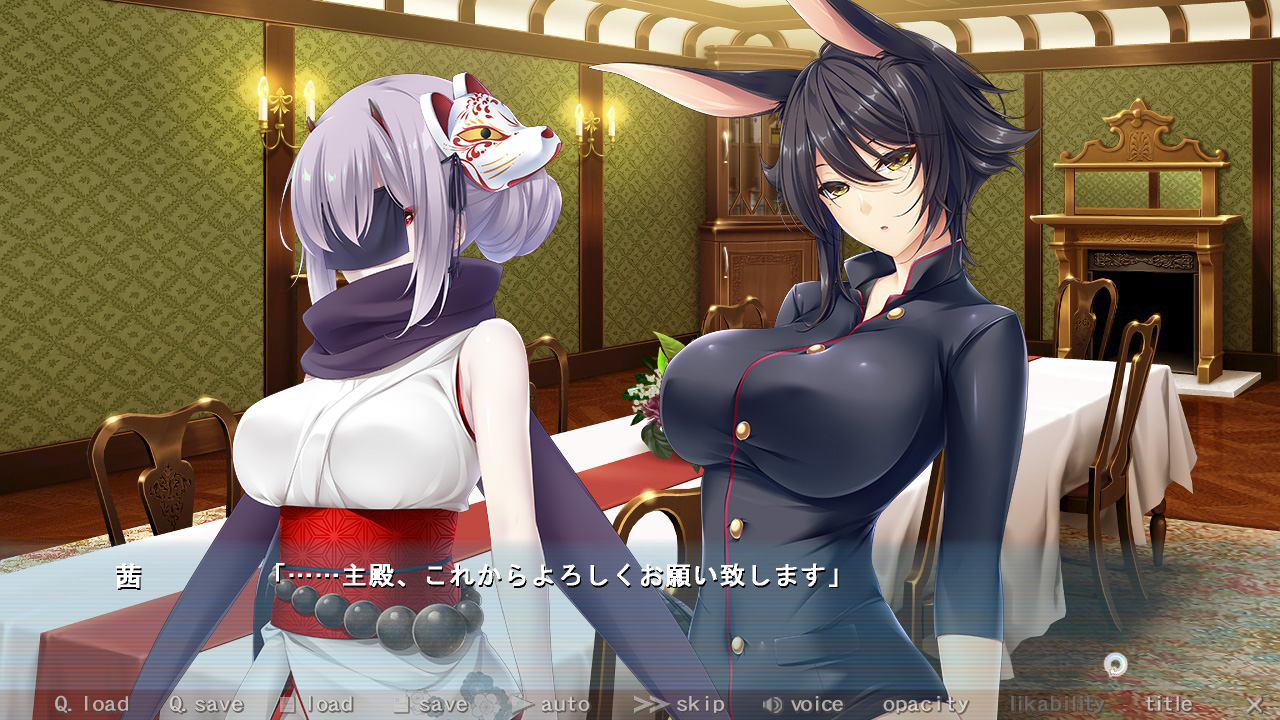Open the save menu

click(431, 704)
